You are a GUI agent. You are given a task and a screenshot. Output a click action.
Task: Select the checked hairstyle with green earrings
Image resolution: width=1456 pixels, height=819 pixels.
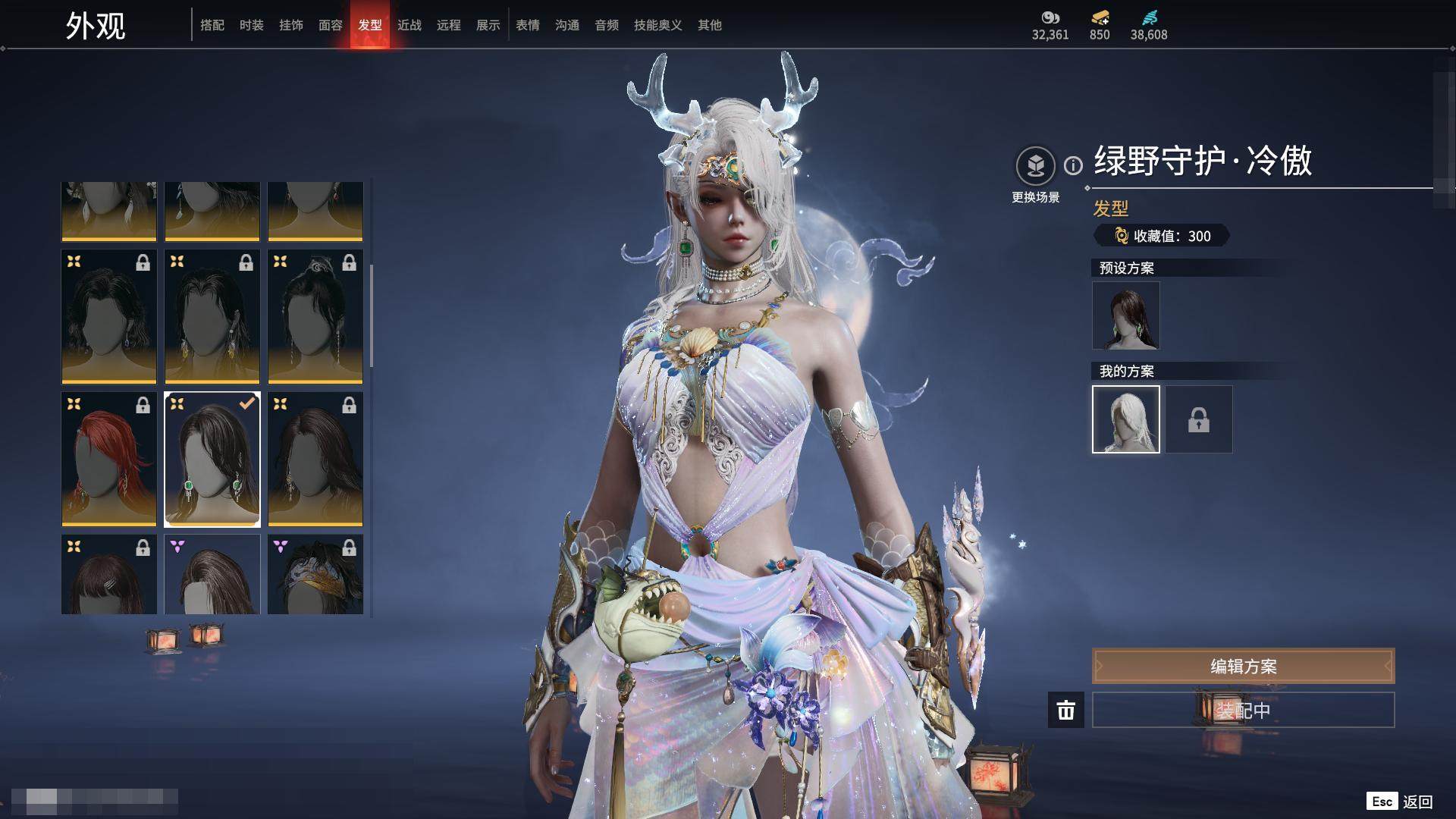212,459
